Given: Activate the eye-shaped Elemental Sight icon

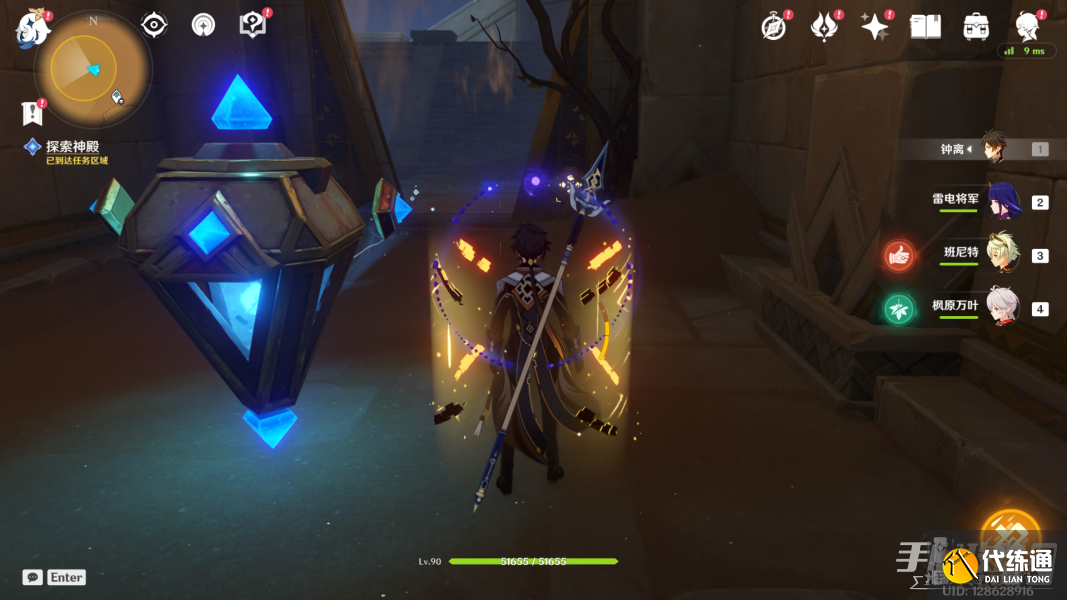Looking at the screenshot, I should pos(154,25).
